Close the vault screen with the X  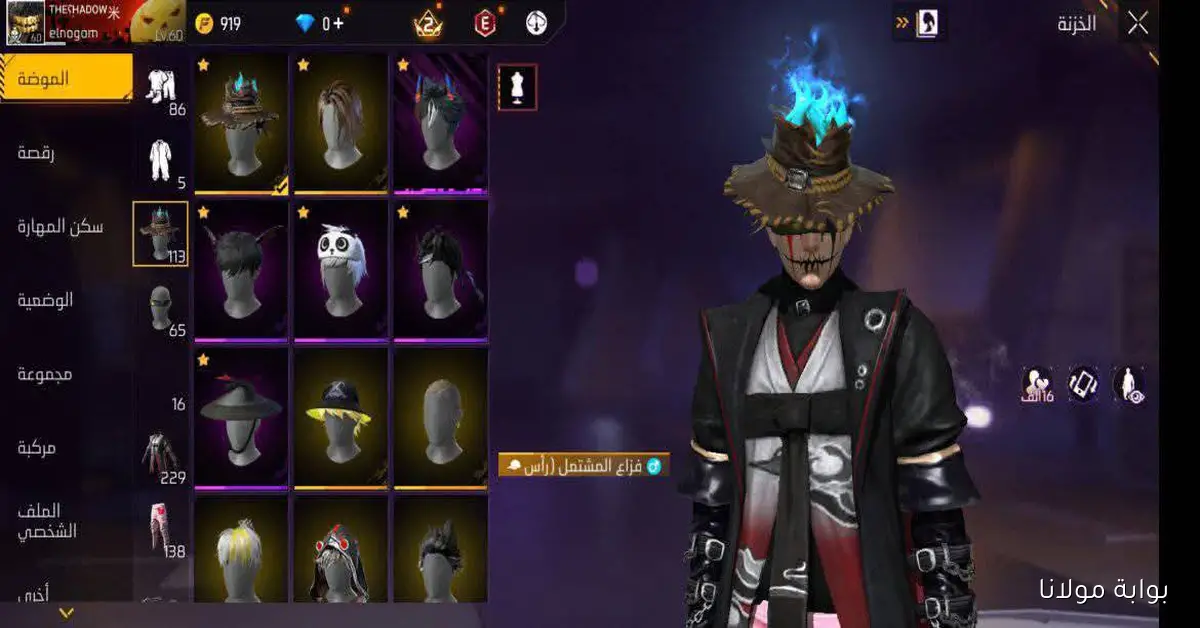click(x=1137, y=24)
